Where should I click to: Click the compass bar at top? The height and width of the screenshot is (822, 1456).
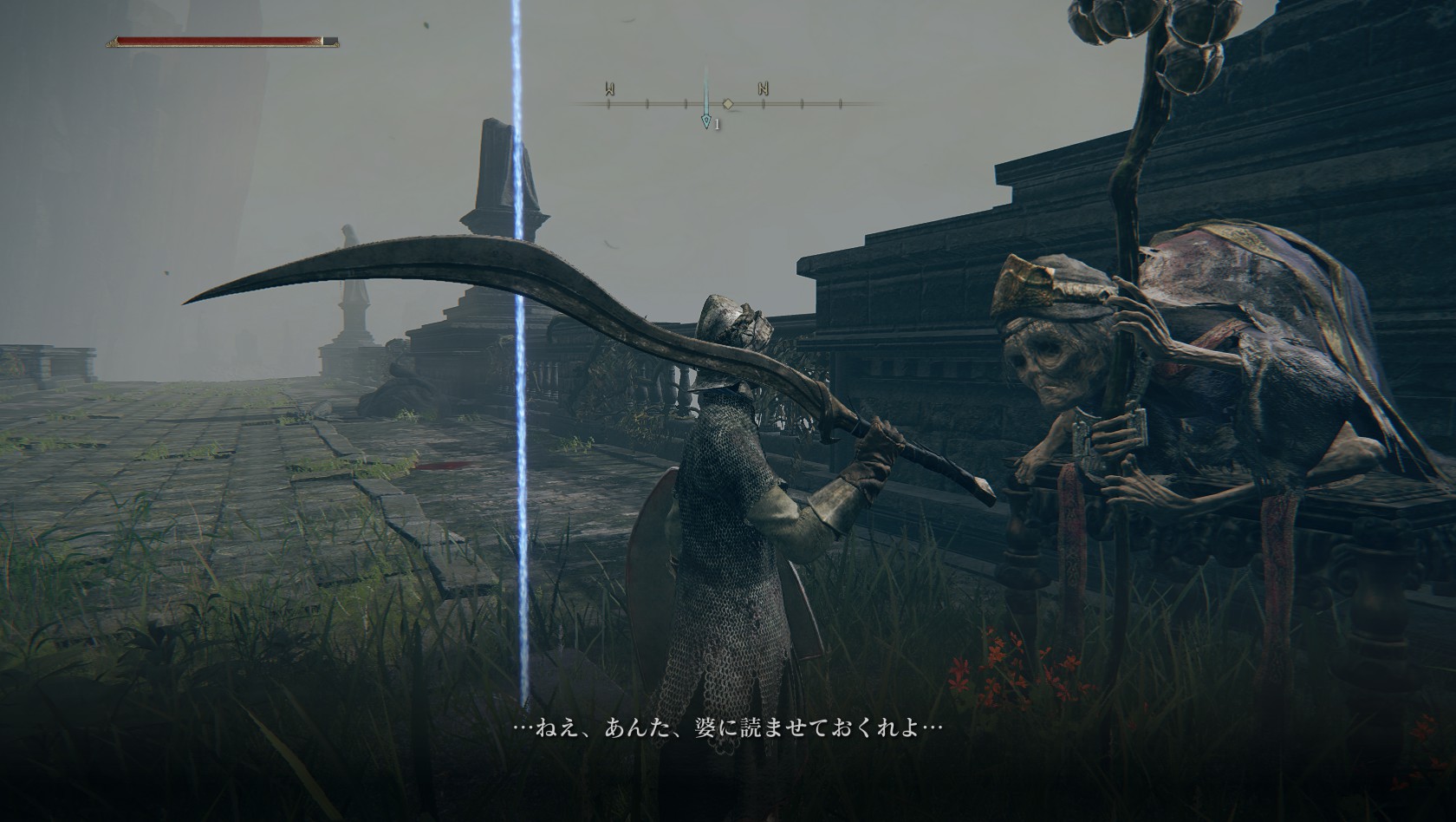pos(726,103)
